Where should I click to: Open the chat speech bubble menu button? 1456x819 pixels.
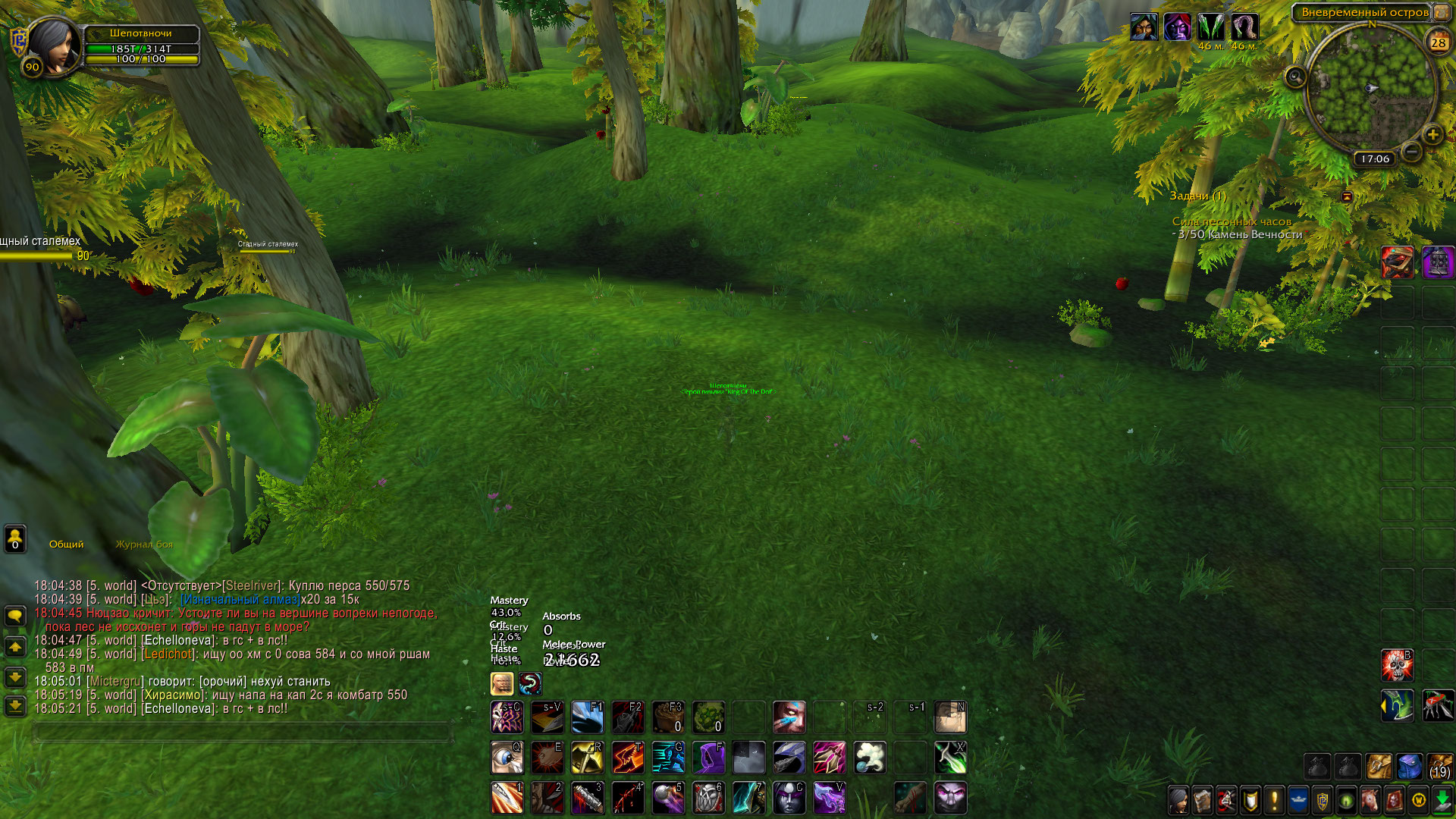15,616
